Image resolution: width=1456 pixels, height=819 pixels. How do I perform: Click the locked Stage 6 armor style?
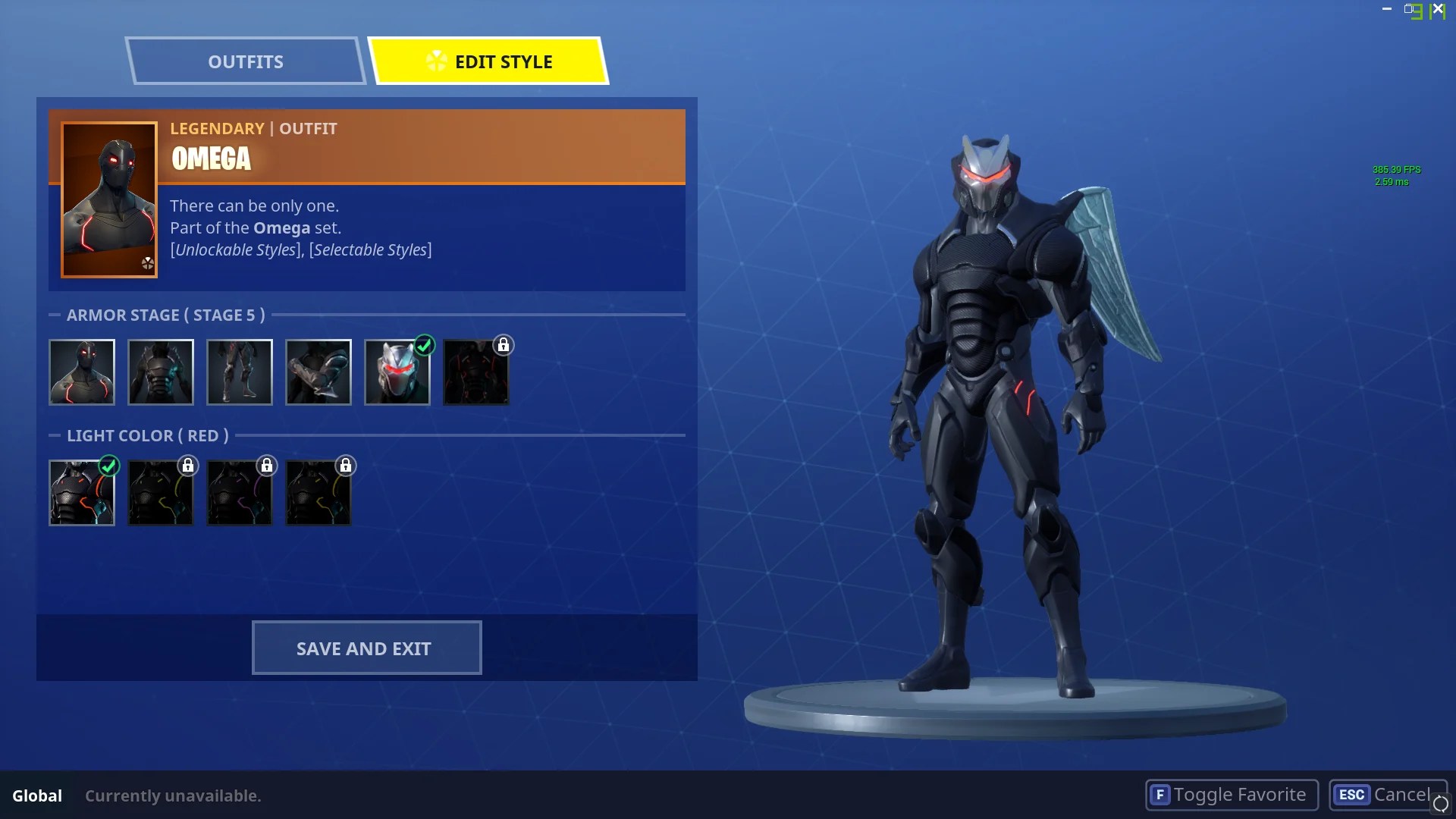coord(476,372)
